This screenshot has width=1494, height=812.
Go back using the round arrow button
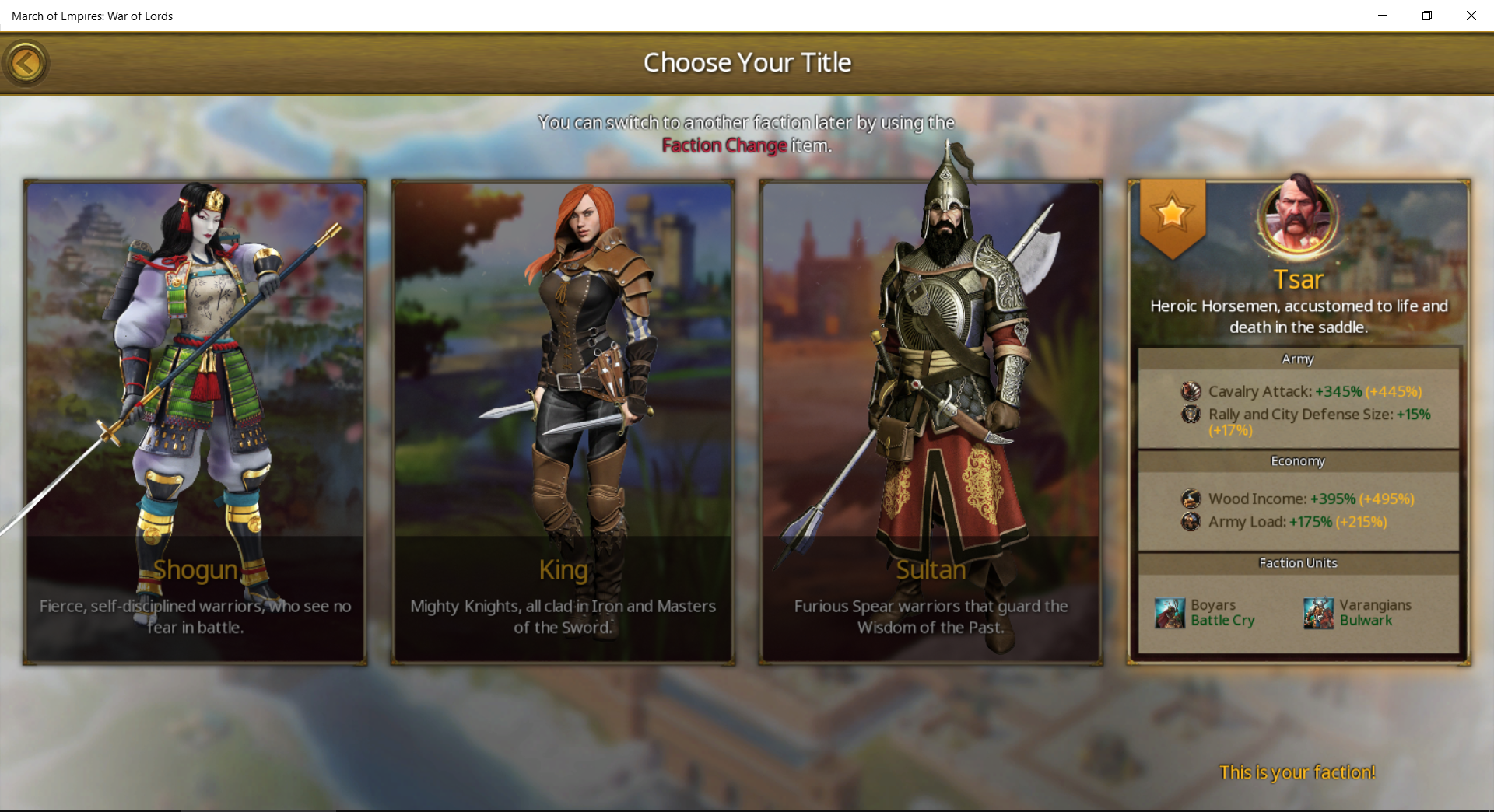pyautogui.click(x=26, y=63)
